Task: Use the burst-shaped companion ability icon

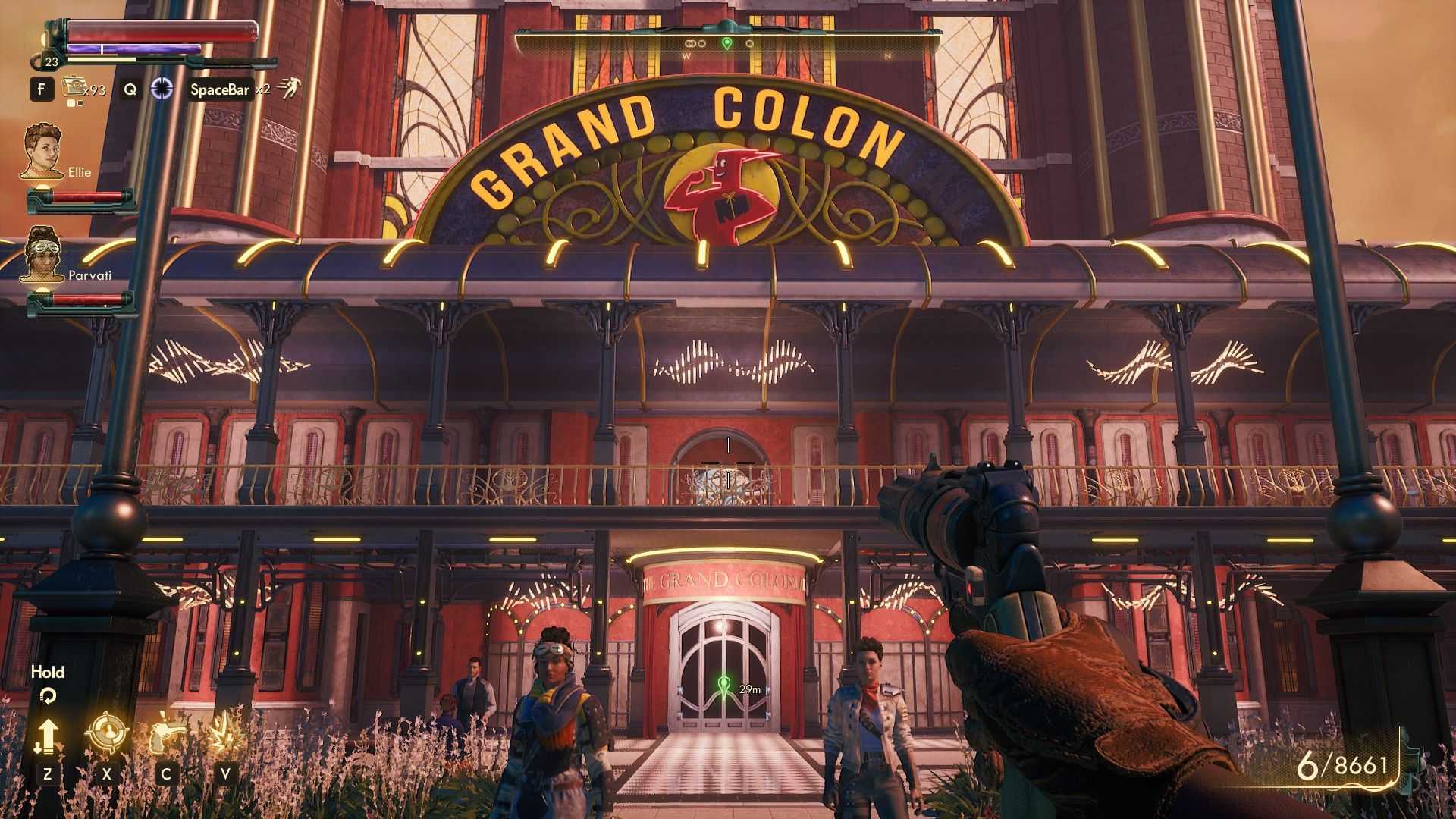Action: click(224, 734)
